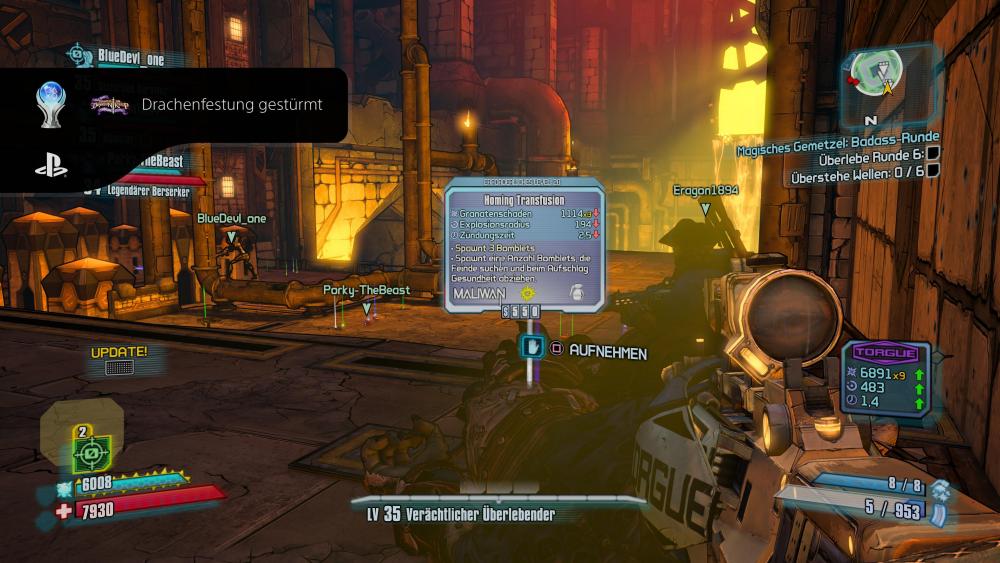The image size is (1000, 563).
Task: Open the PlayStation trophy notification
Action: [174, 104]
